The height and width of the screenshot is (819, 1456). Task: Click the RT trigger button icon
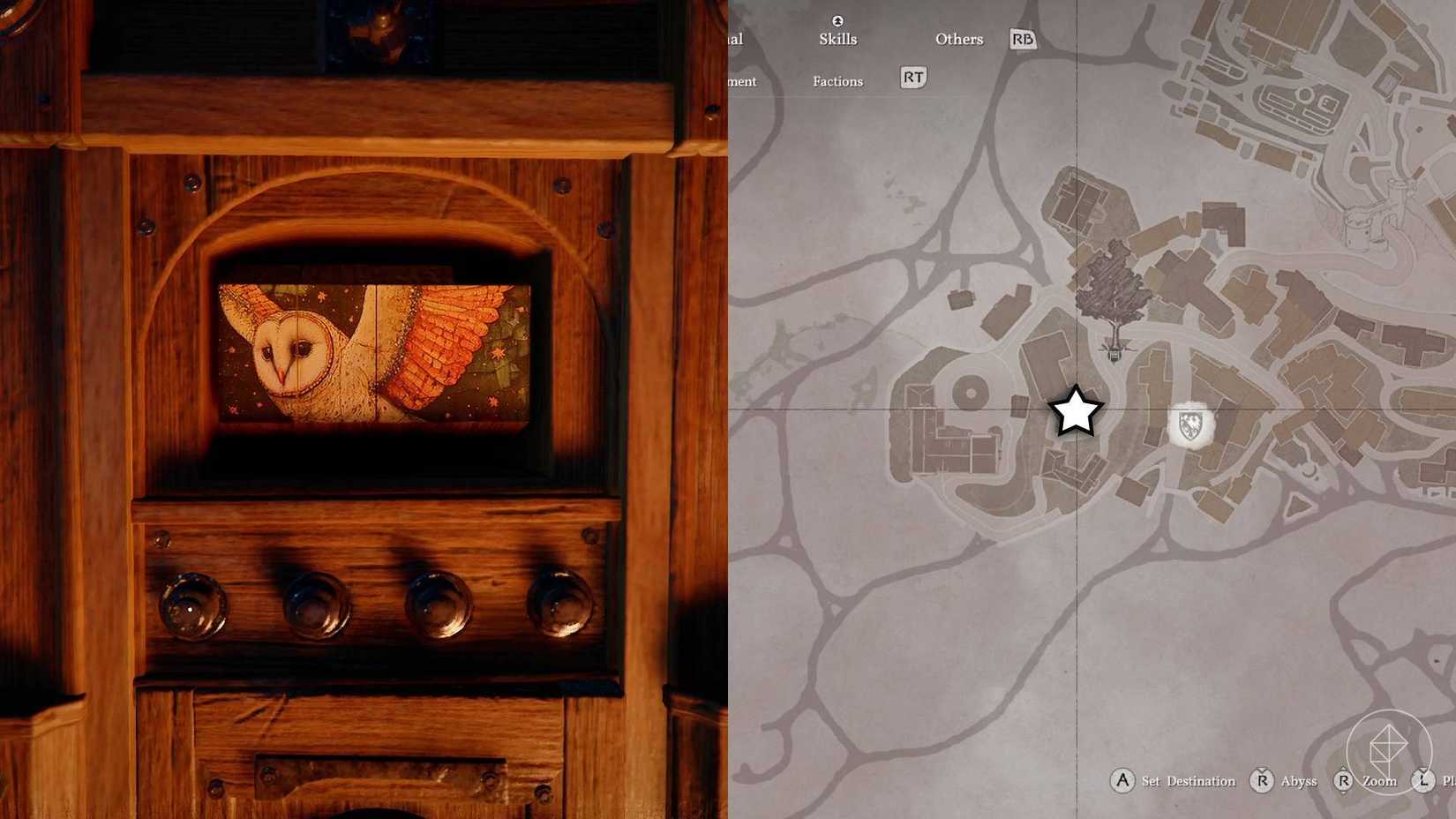tap(912, 78)
